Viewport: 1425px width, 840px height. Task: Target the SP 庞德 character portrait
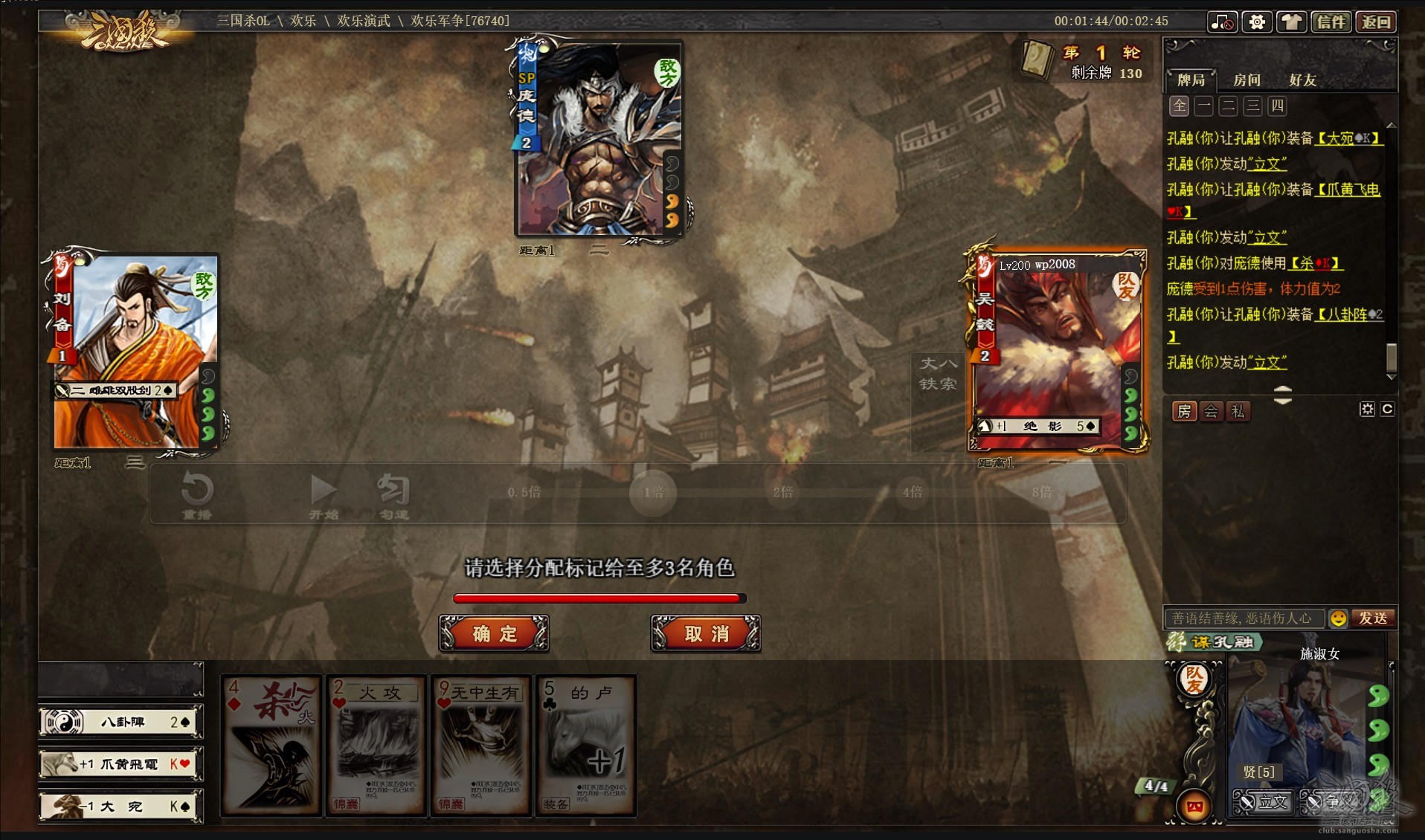(x=599, y=139)
